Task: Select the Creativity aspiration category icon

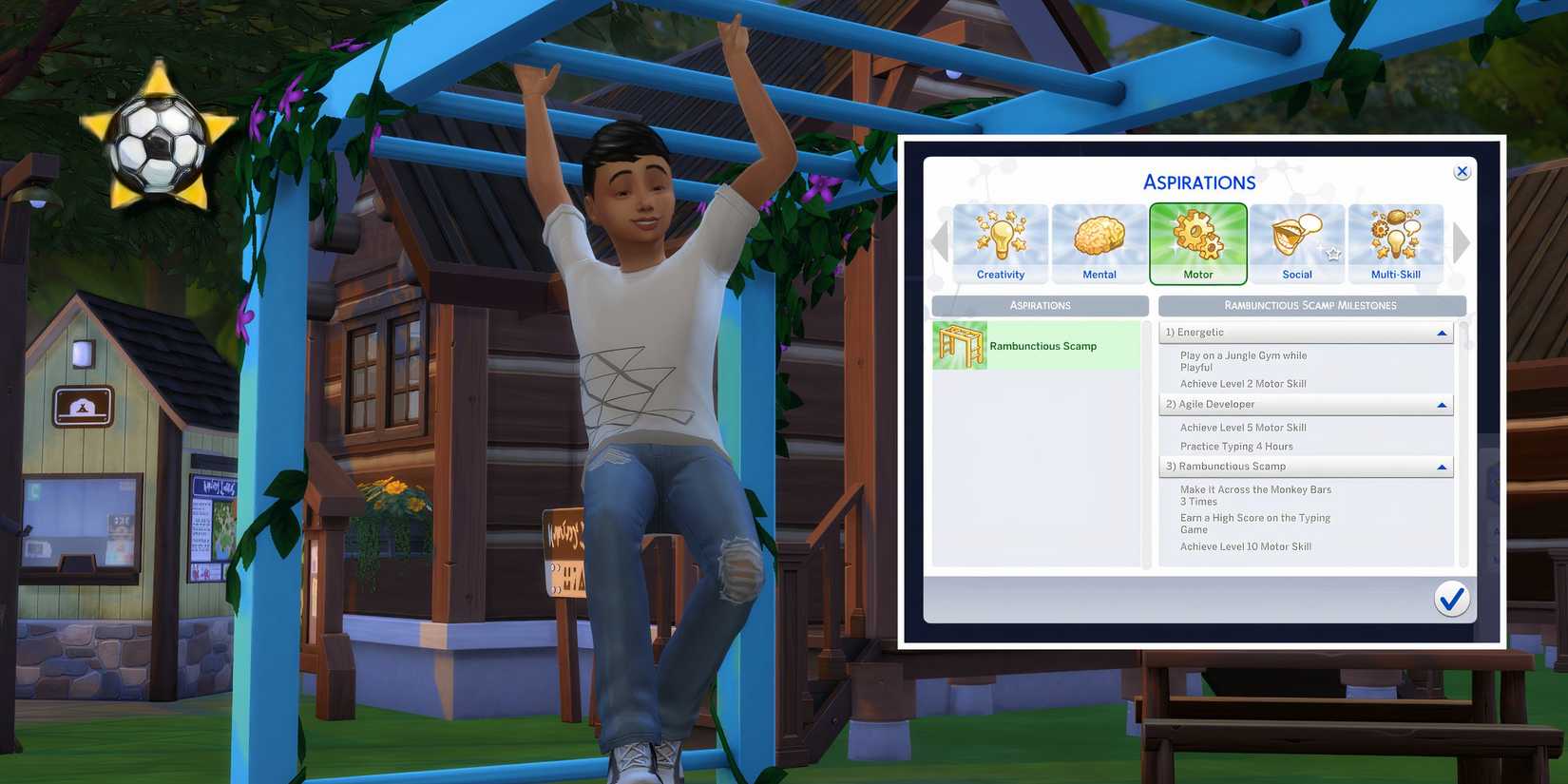Action: coord(1001,242)
